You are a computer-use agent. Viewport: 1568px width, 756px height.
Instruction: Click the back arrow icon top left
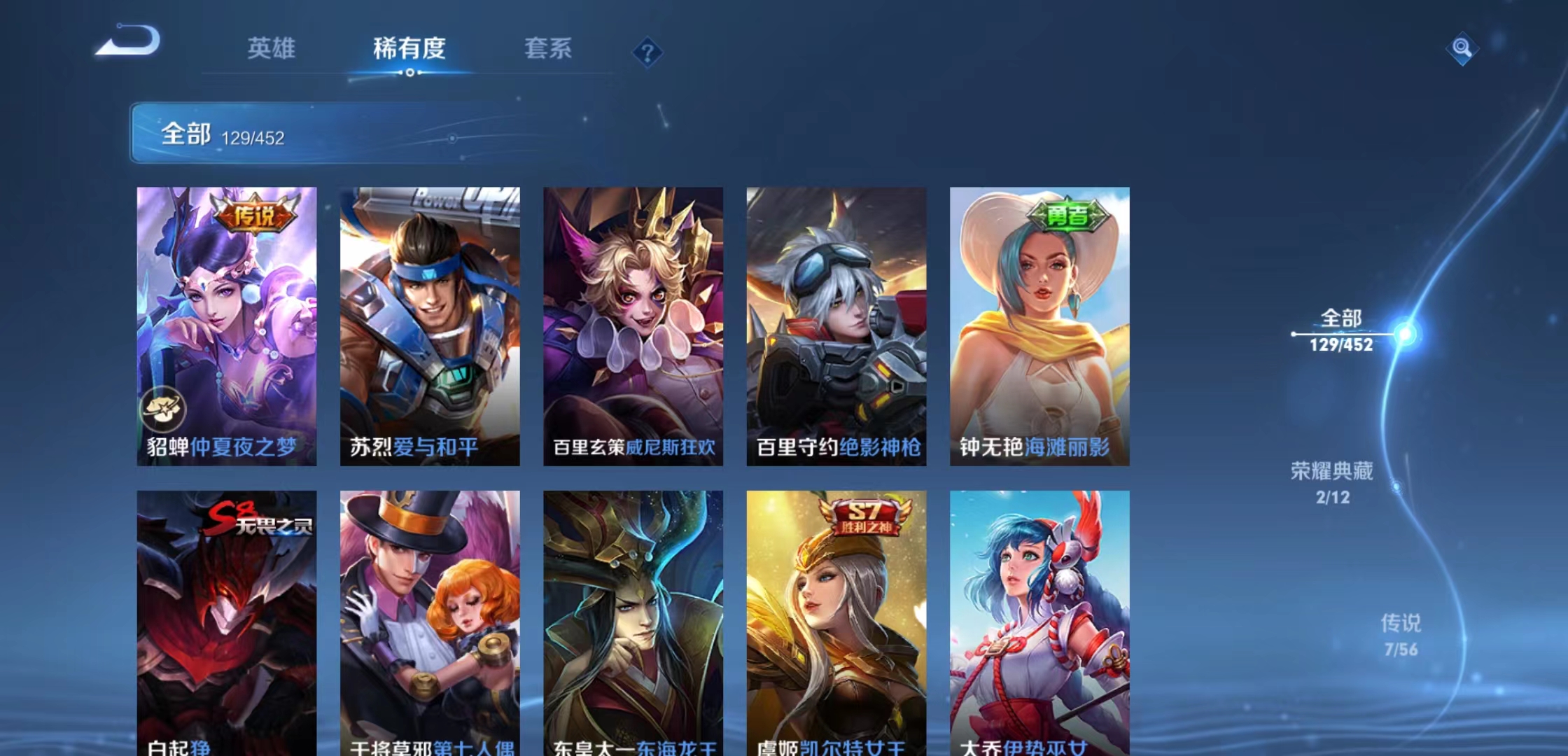(129, 43)
